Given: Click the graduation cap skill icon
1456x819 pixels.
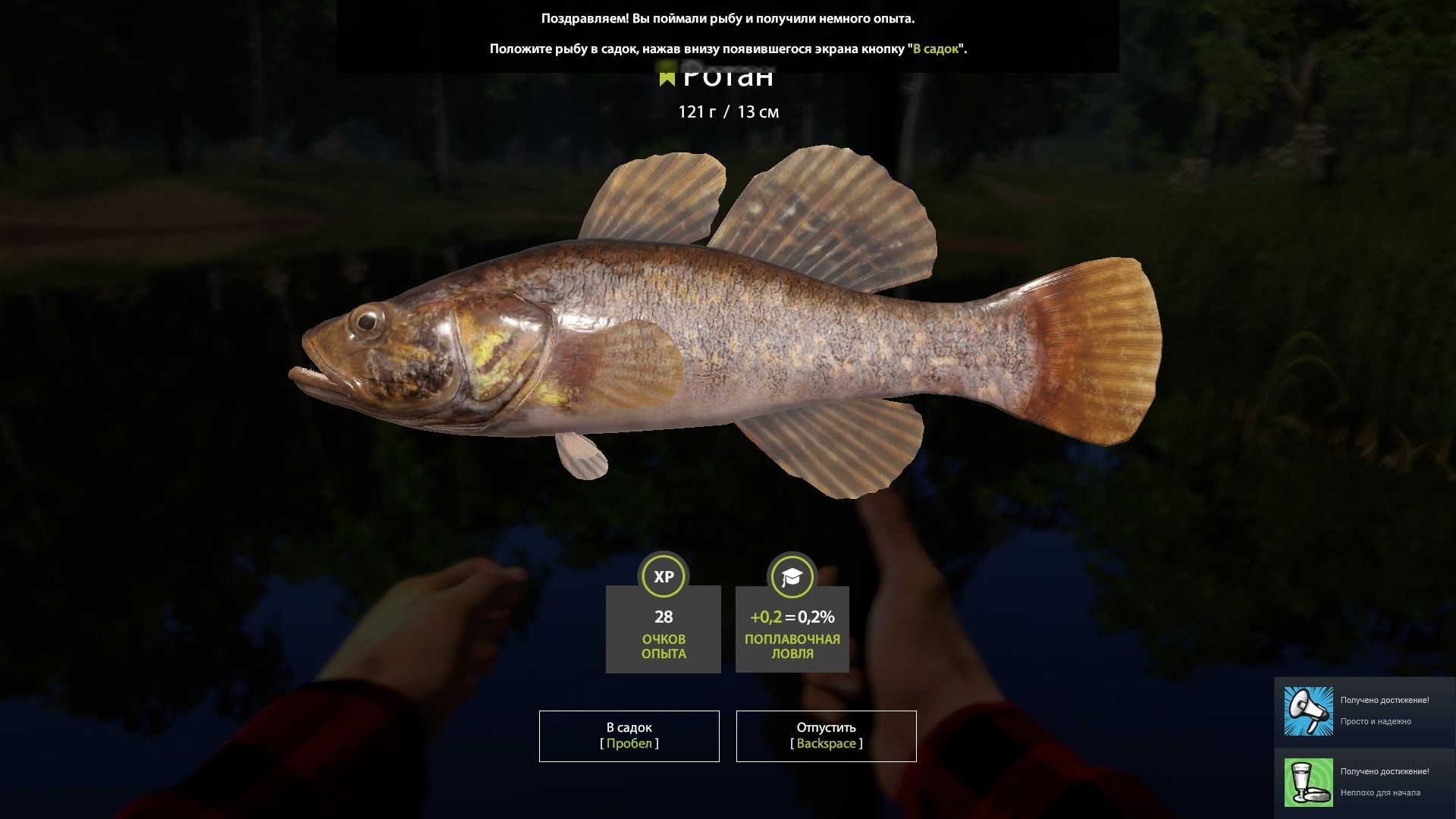Looking at the screenshot, I should 792,577.
